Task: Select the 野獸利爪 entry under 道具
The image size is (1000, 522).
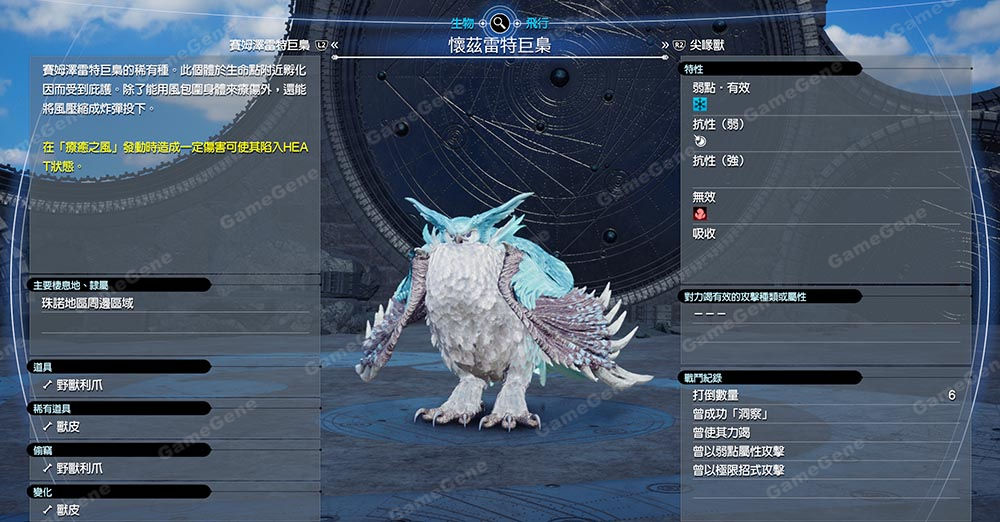Action: 79,384
